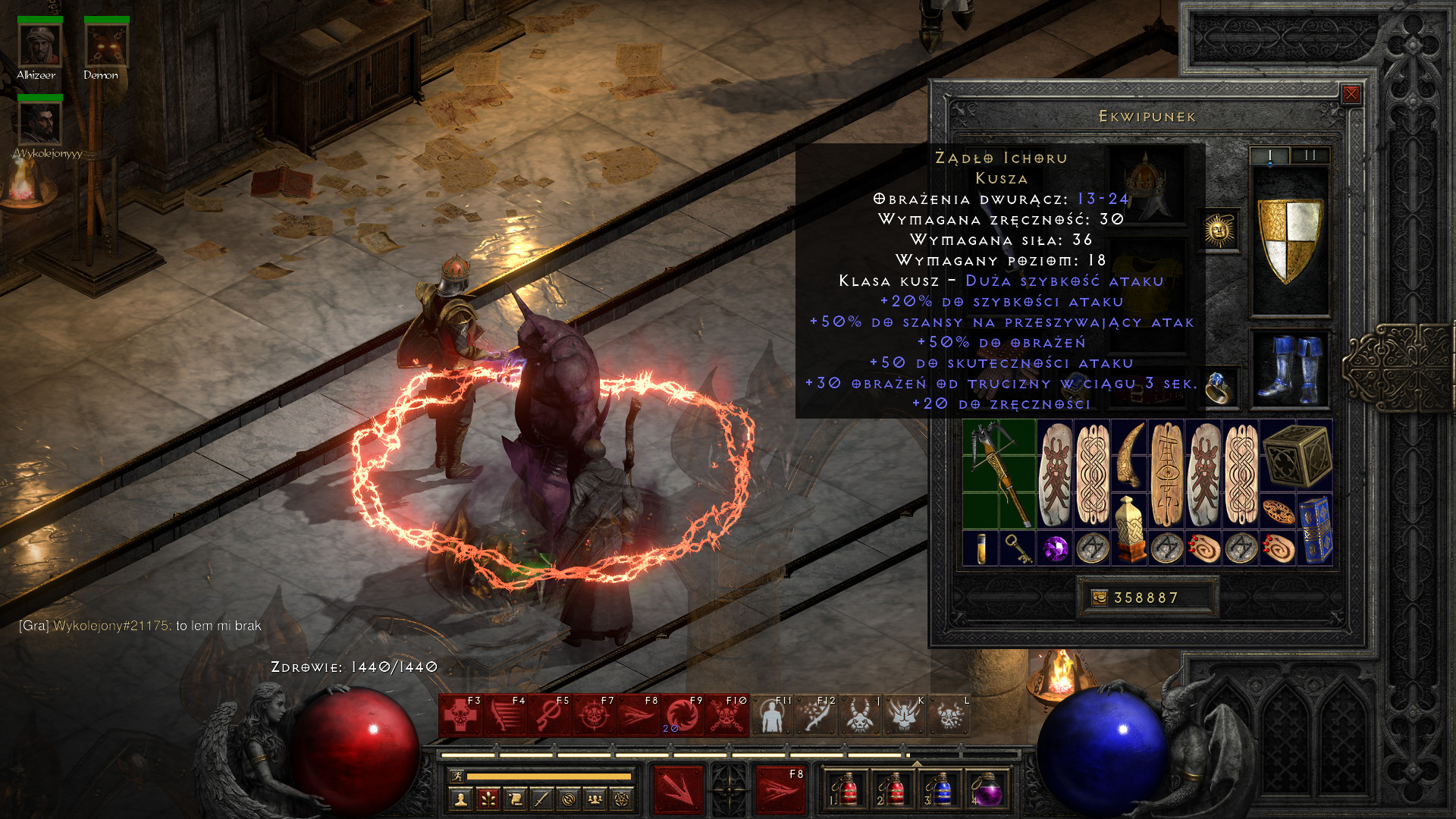1456x819 pixels.
Task: Toggle the run/walk button
Action: [457, 776]
